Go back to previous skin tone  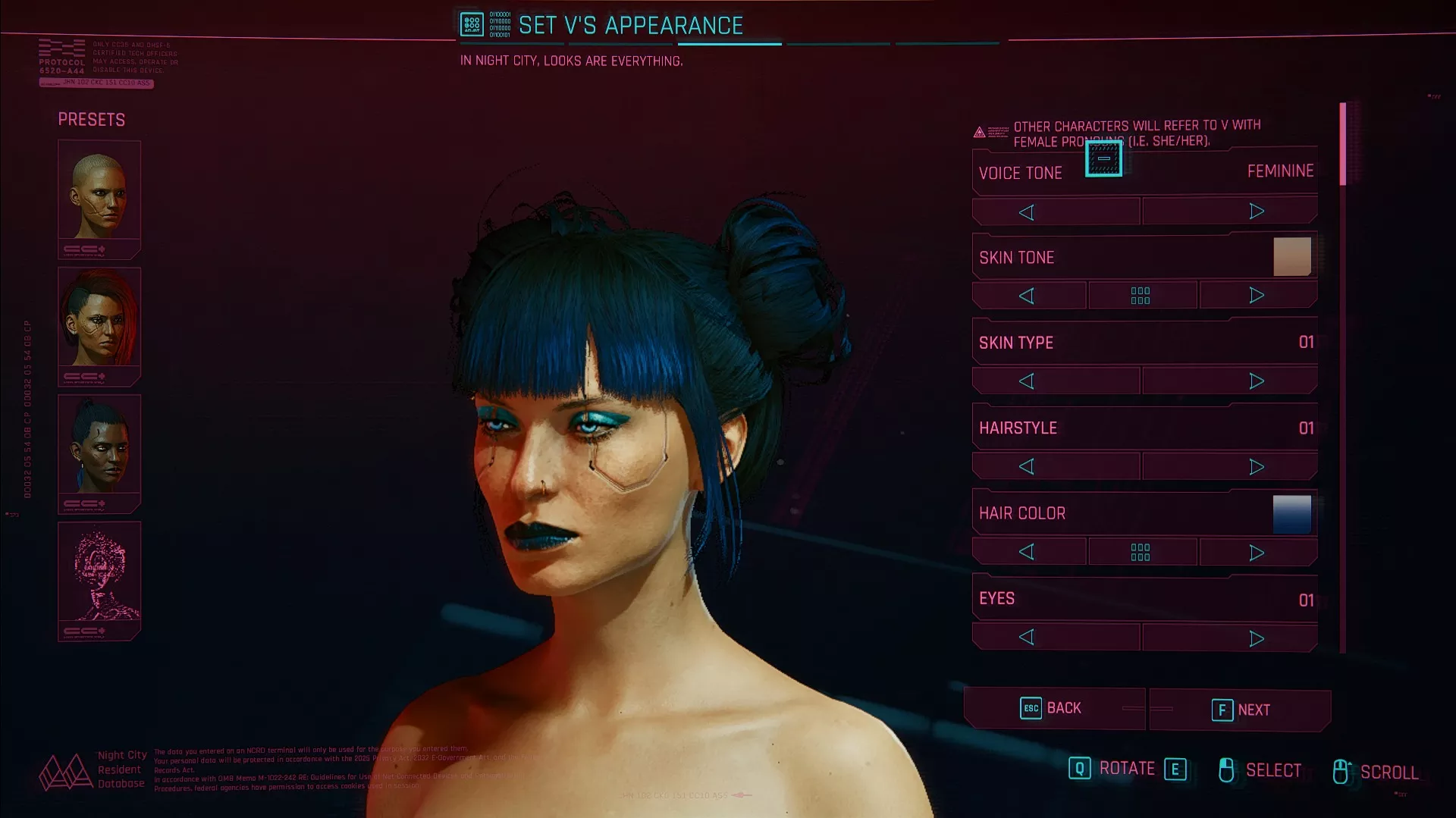(x=1027, y=296)
